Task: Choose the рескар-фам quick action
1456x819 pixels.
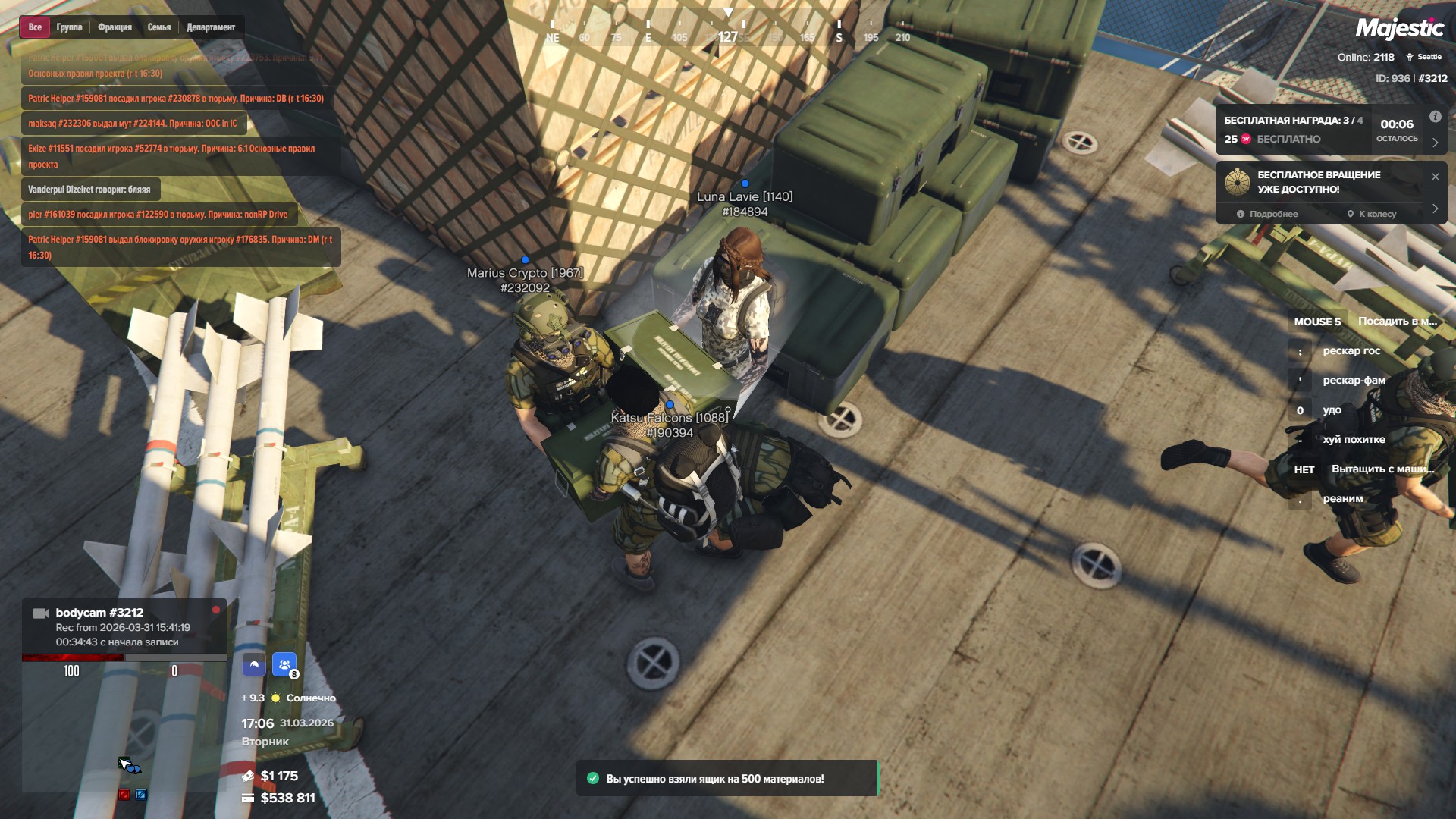Action: click(1354, 381)
